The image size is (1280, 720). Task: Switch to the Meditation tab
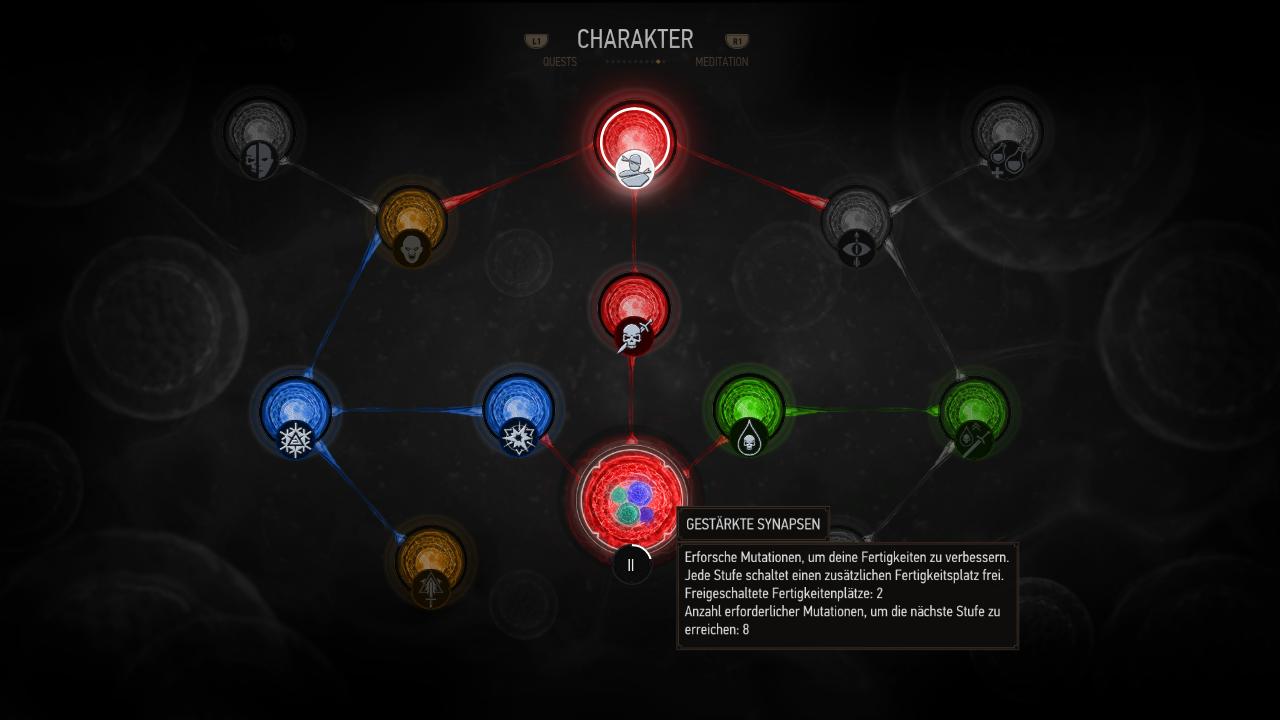click(x=721, y=62)
